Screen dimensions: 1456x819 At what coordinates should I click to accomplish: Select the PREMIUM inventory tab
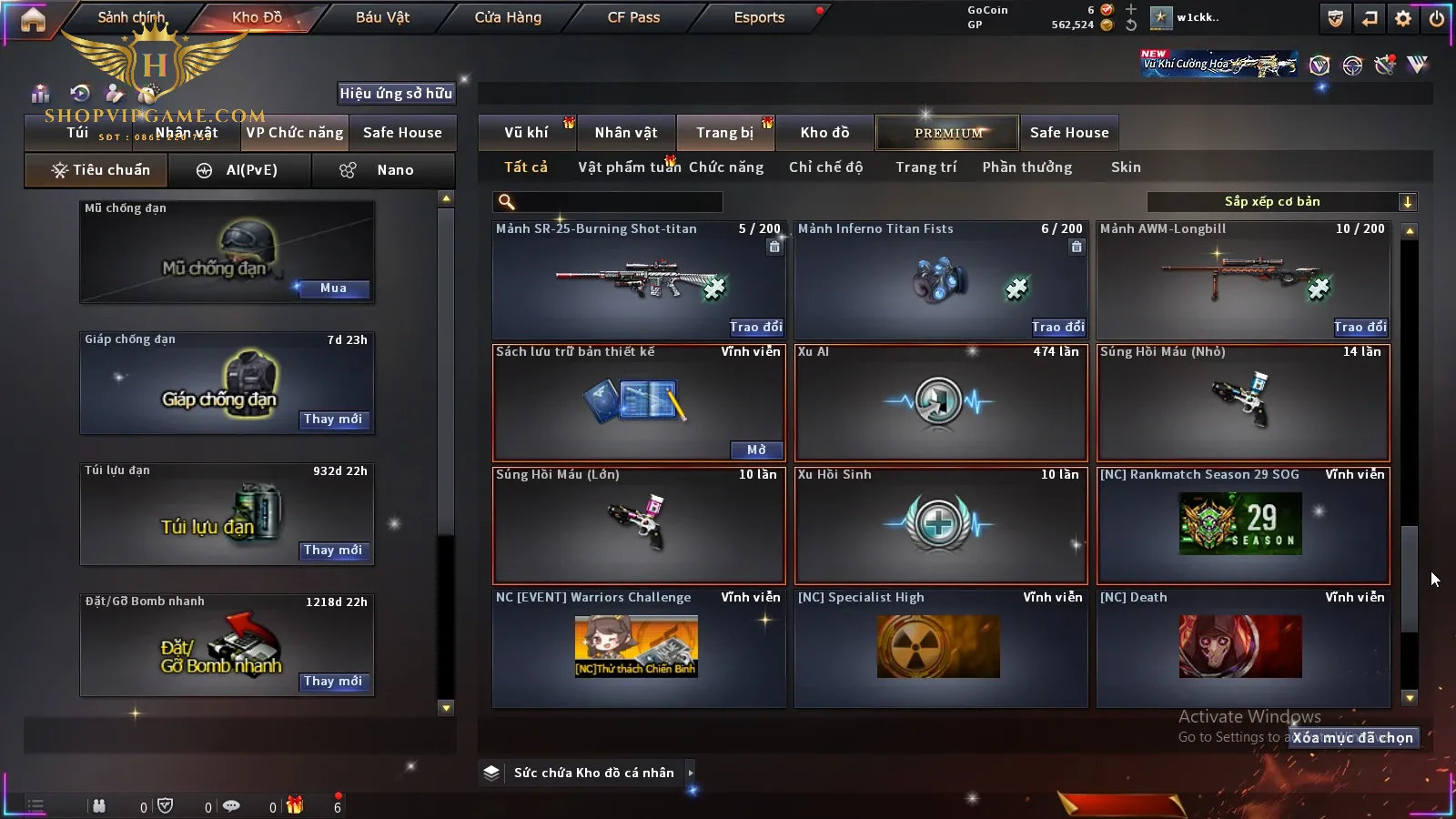click(x=947, y=133)
